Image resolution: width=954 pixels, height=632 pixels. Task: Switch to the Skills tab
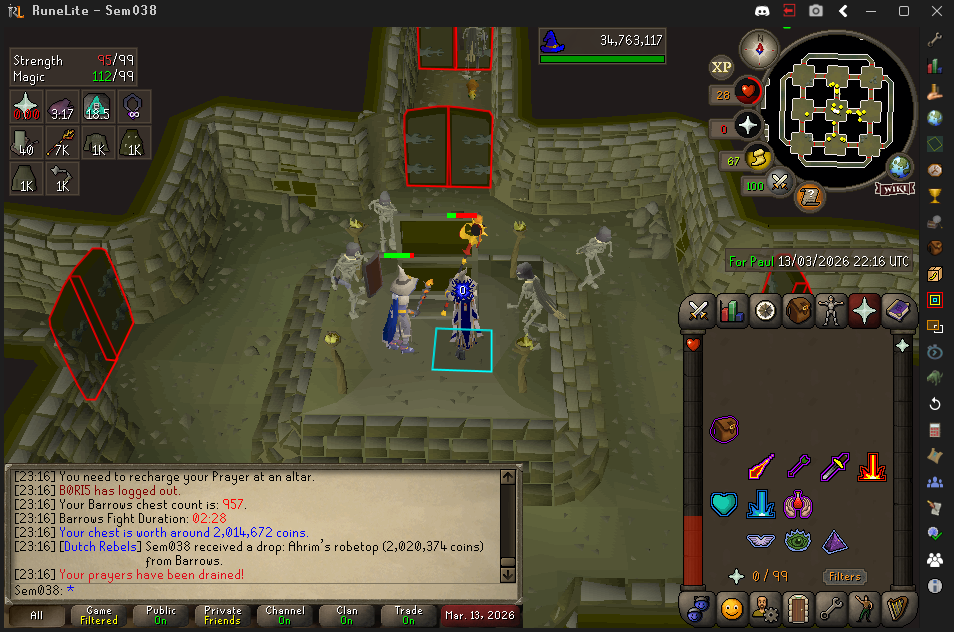point(732,311)
